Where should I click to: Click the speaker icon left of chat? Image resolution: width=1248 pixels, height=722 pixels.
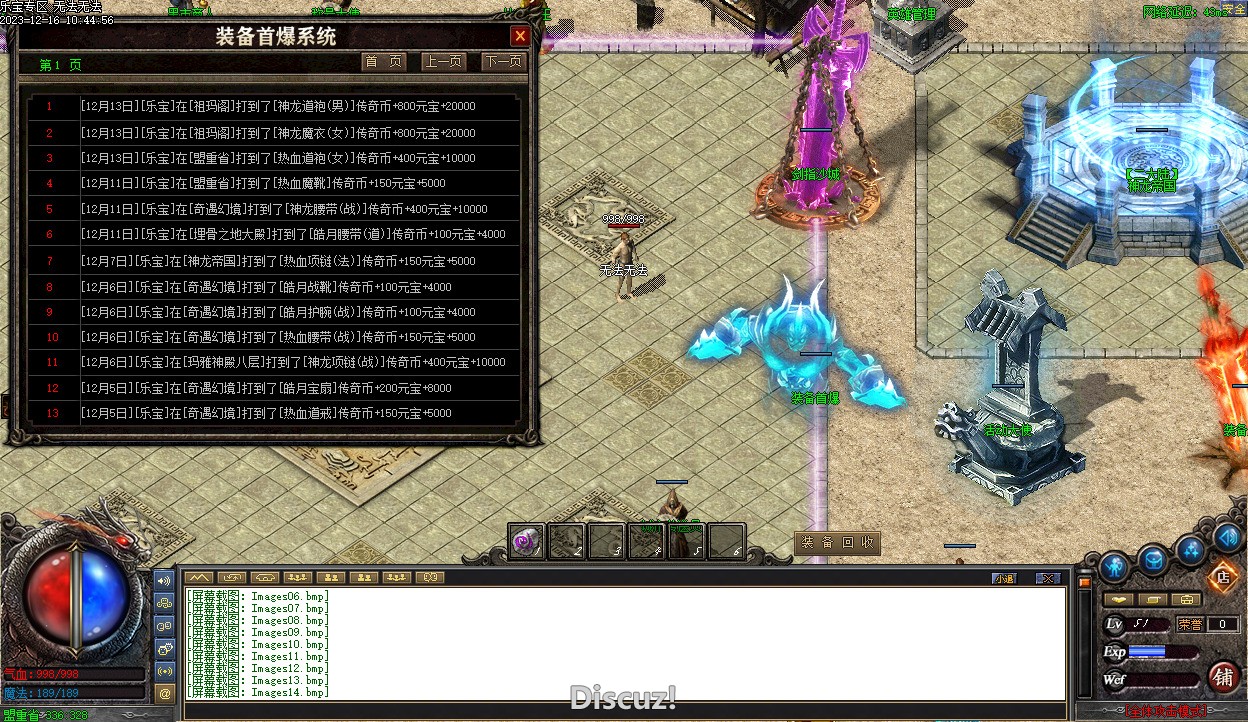coord(165,580)
